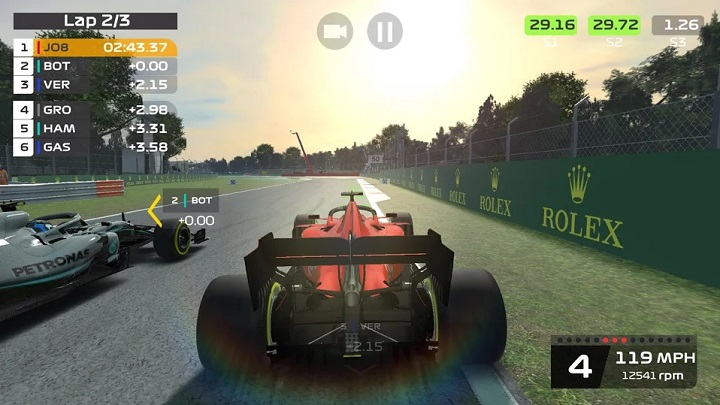Switch the camera view

tap(335, 31)
